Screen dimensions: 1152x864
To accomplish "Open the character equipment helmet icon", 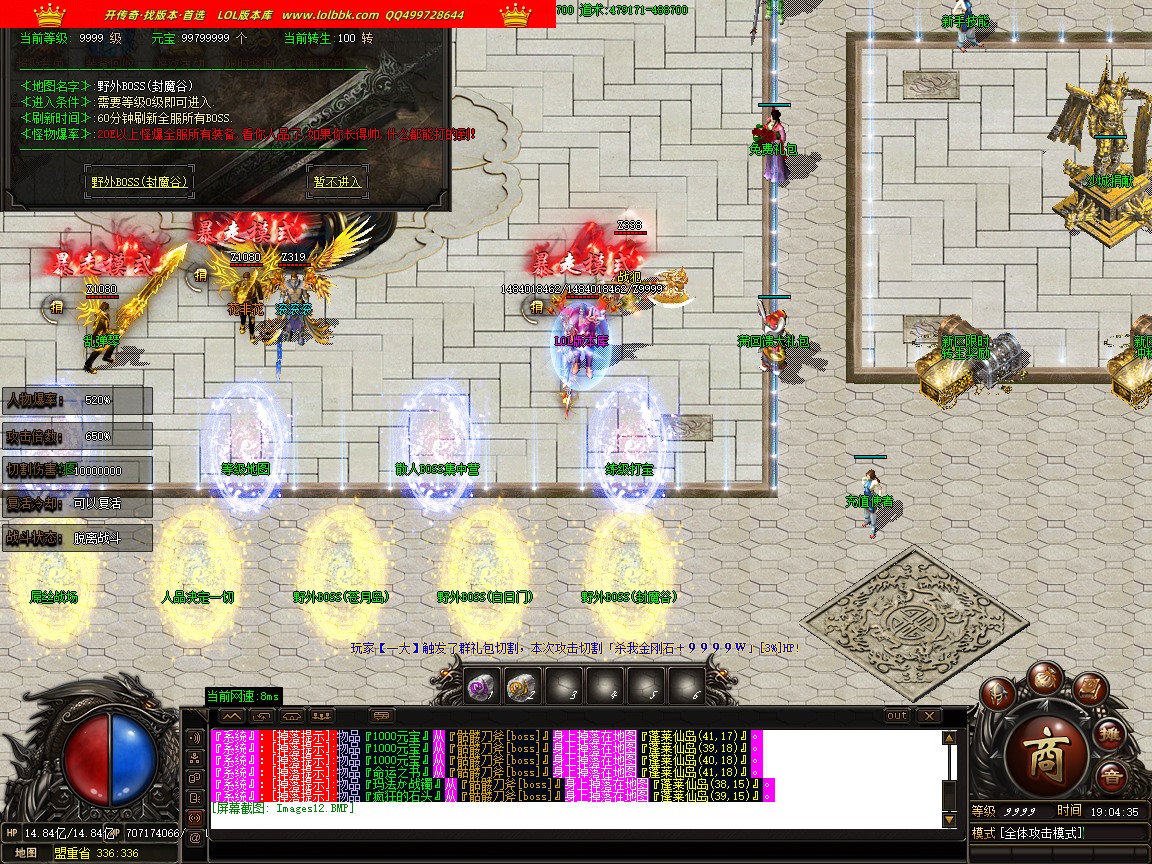I will tap(997, 693).
